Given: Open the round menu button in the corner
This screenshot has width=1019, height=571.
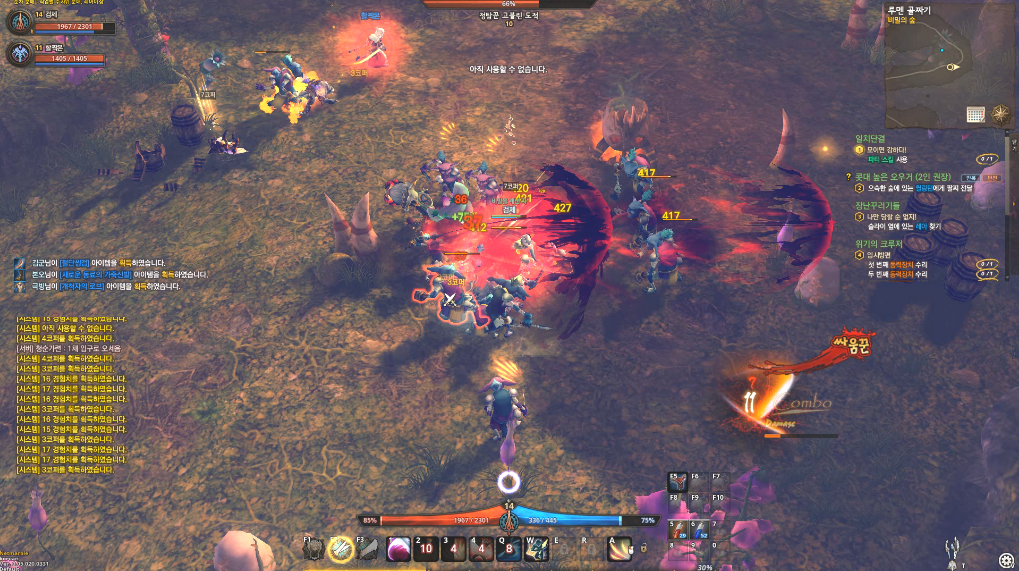Looking at the screenshot, I should [x=1004, y=558].
